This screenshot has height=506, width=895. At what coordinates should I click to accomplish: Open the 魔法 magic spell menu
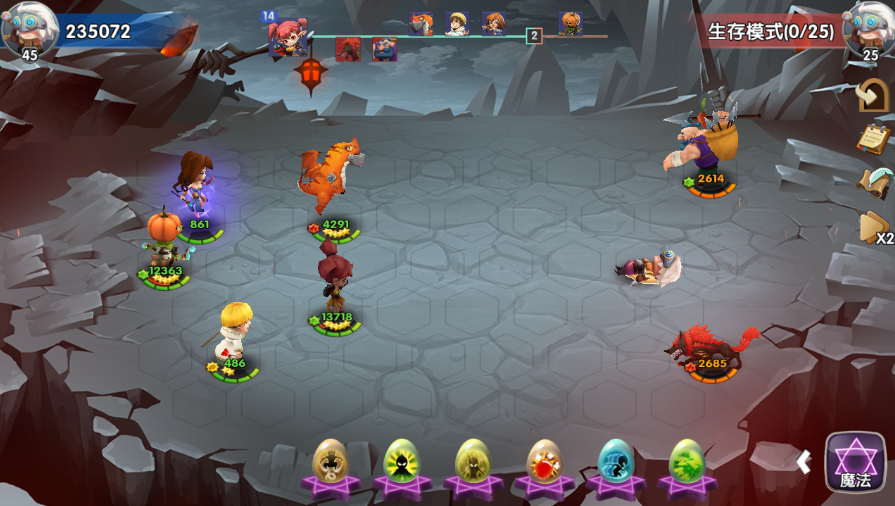855,462
